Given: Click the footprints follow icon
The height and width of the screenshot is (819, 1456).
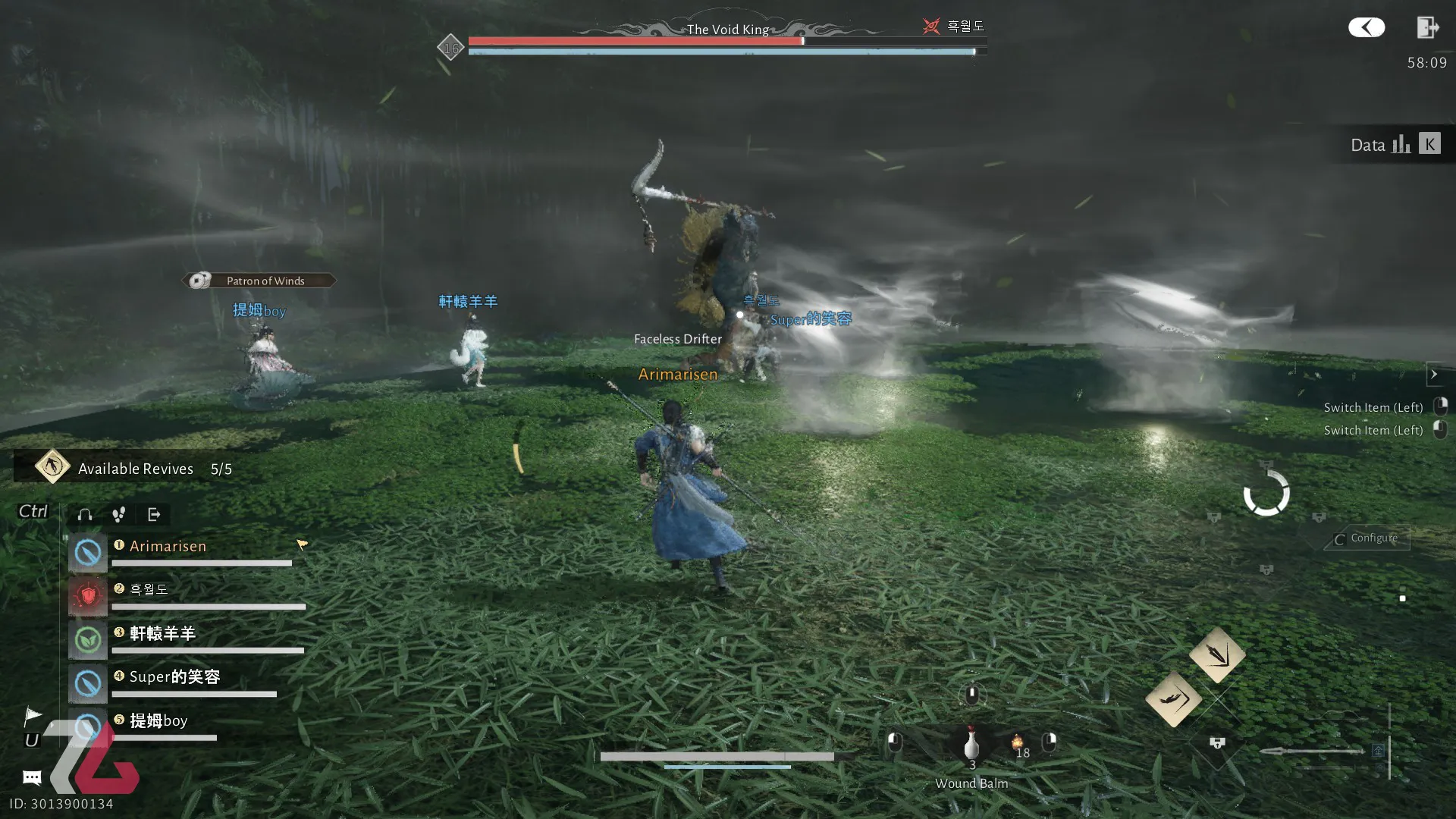Looking at the screenshot, I should tap(119, 515).
